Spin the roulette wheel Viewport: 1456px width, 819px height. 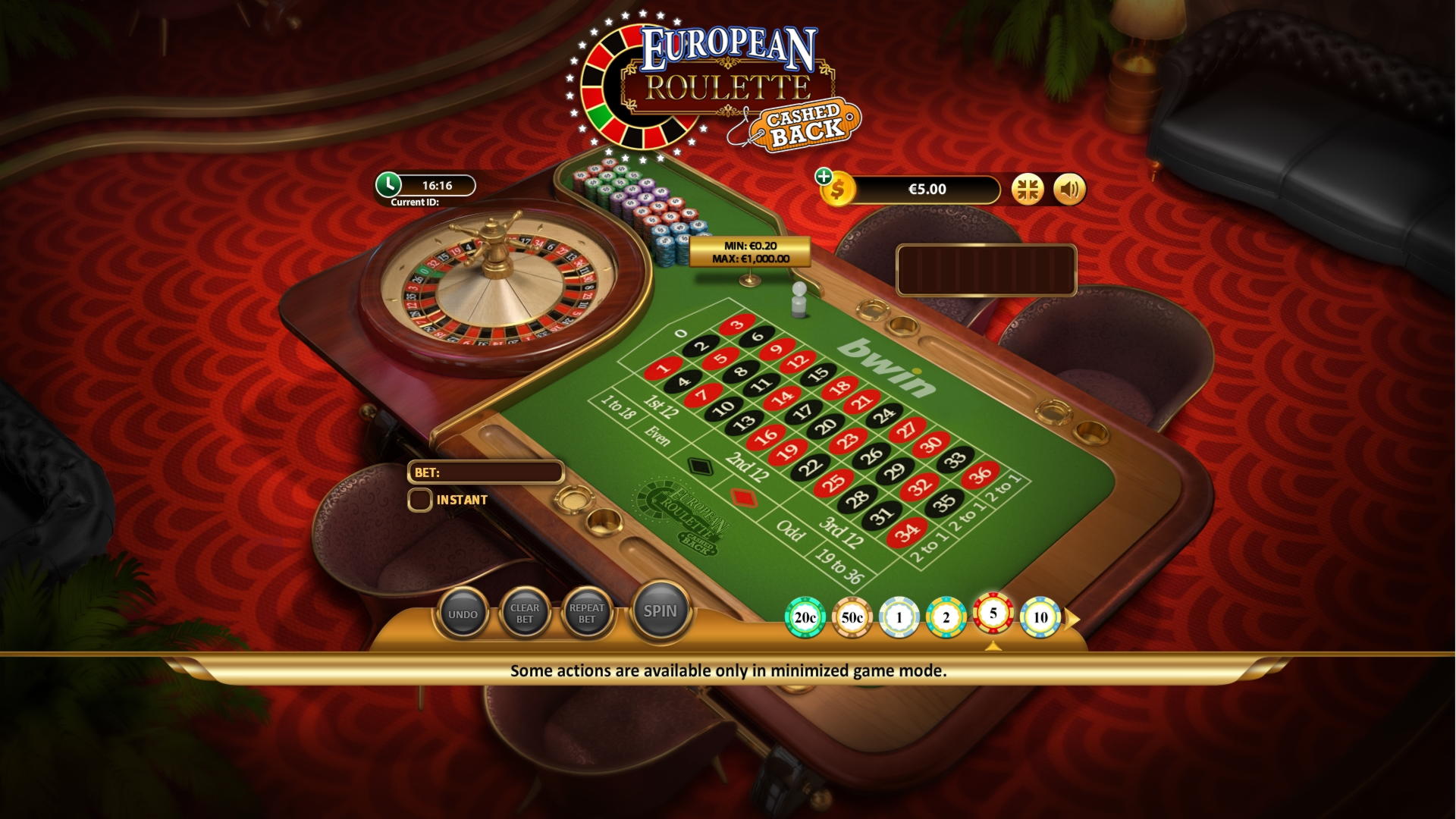tap(660, 612)
